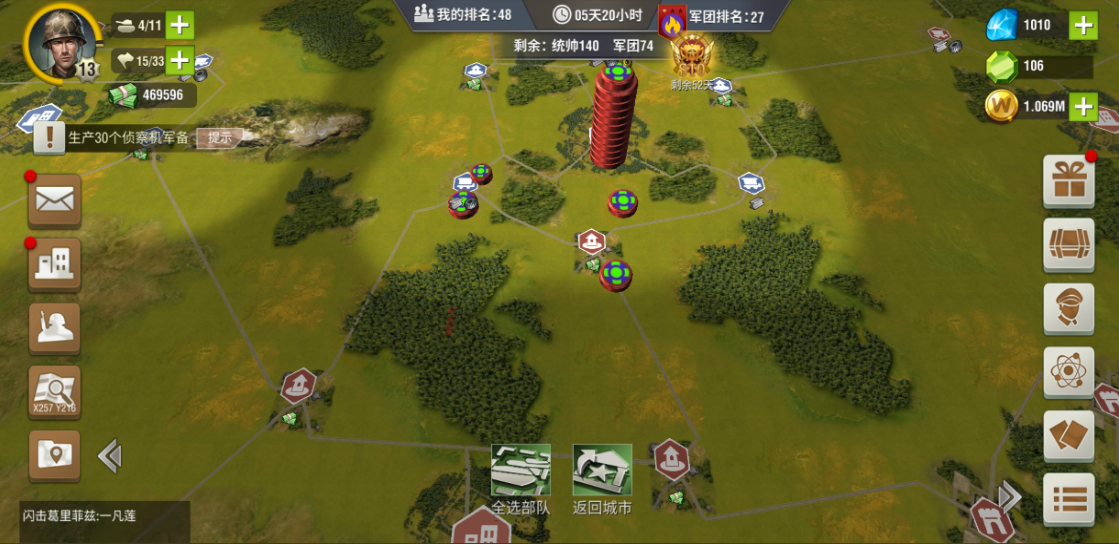Click the 提示 hint button
This screenshot has height=544, width=1119.
pyautogui.click(x=219, y=138)
